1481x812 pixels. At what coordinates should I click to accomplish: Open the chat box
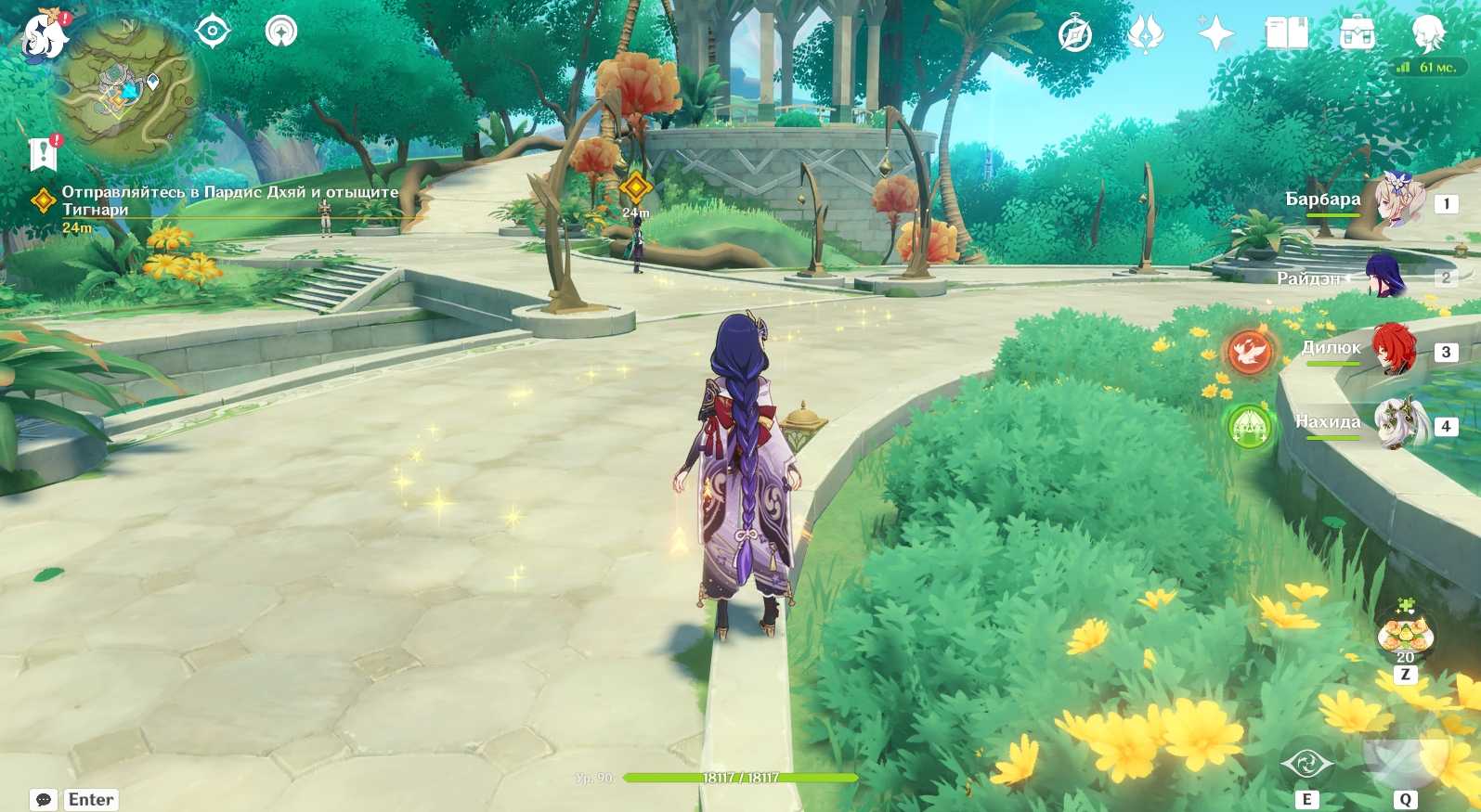tap(44, 800)
